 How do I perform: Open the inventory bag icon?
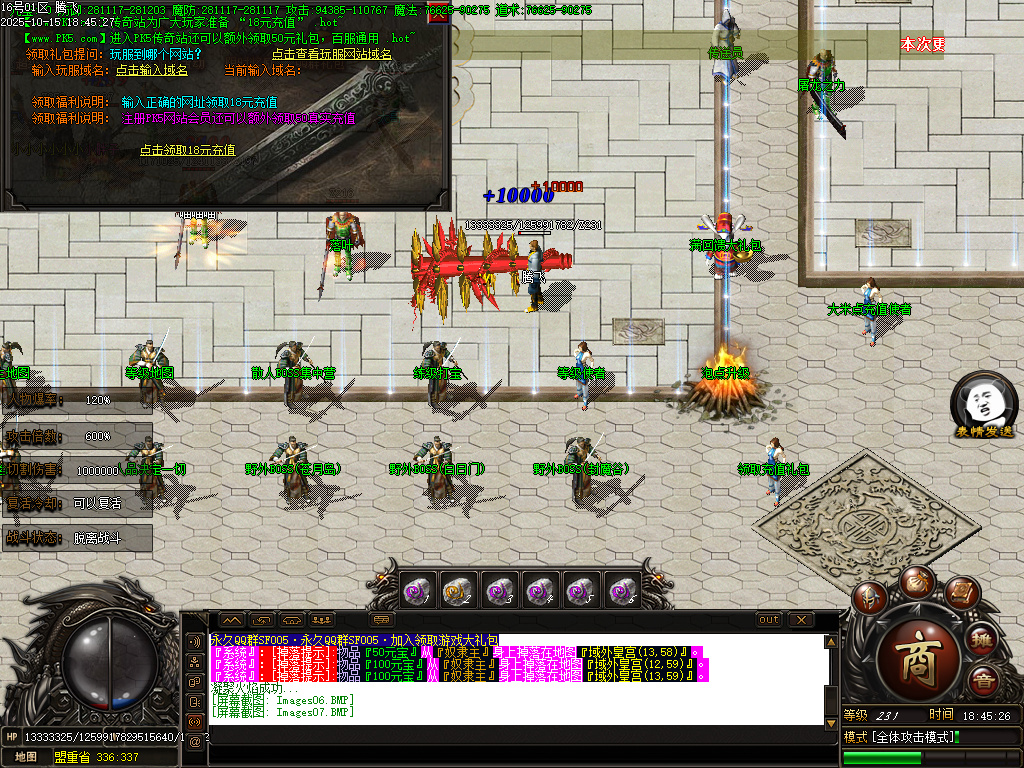916,581
